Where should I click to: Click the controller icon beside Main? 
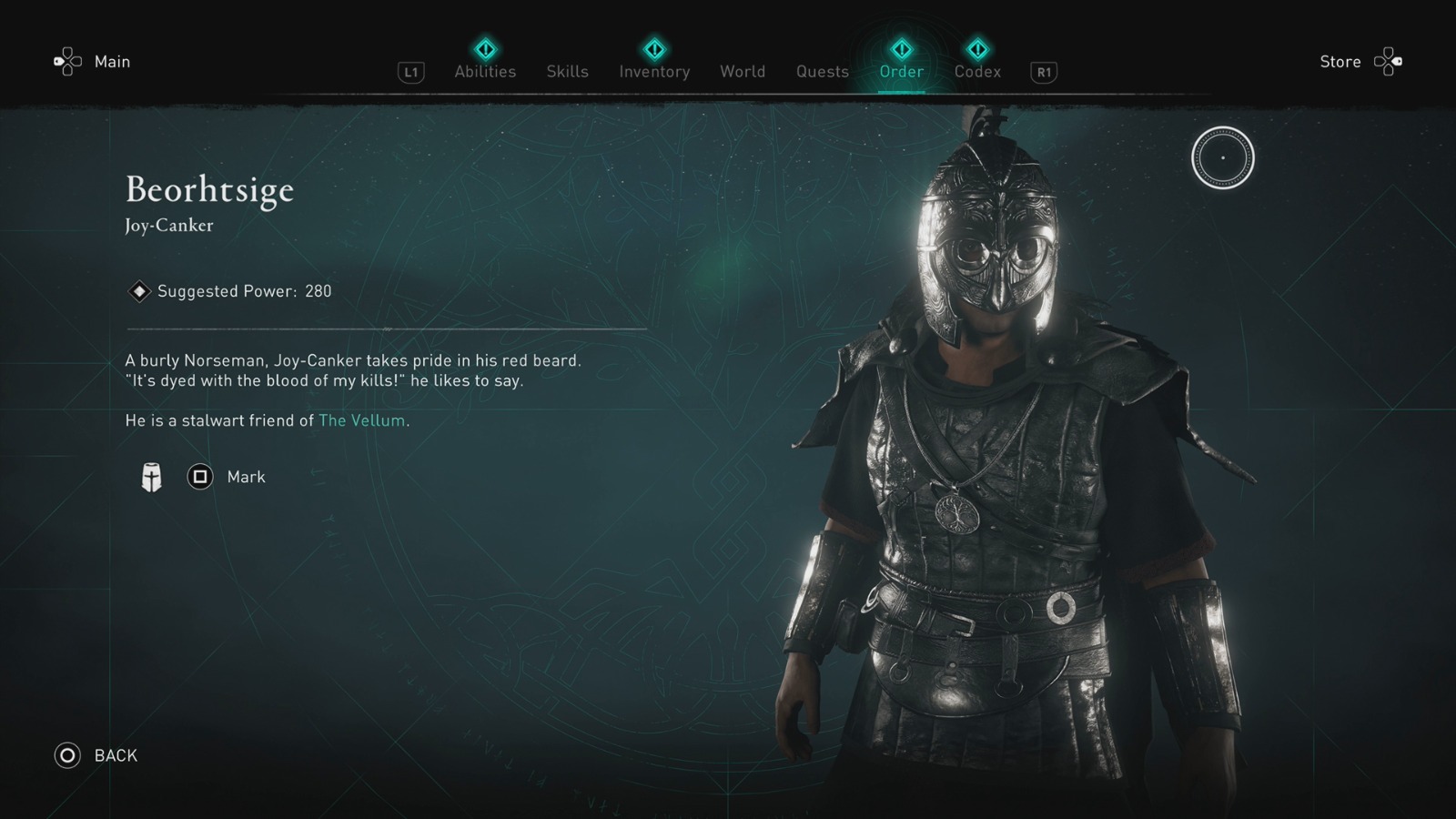66,61
